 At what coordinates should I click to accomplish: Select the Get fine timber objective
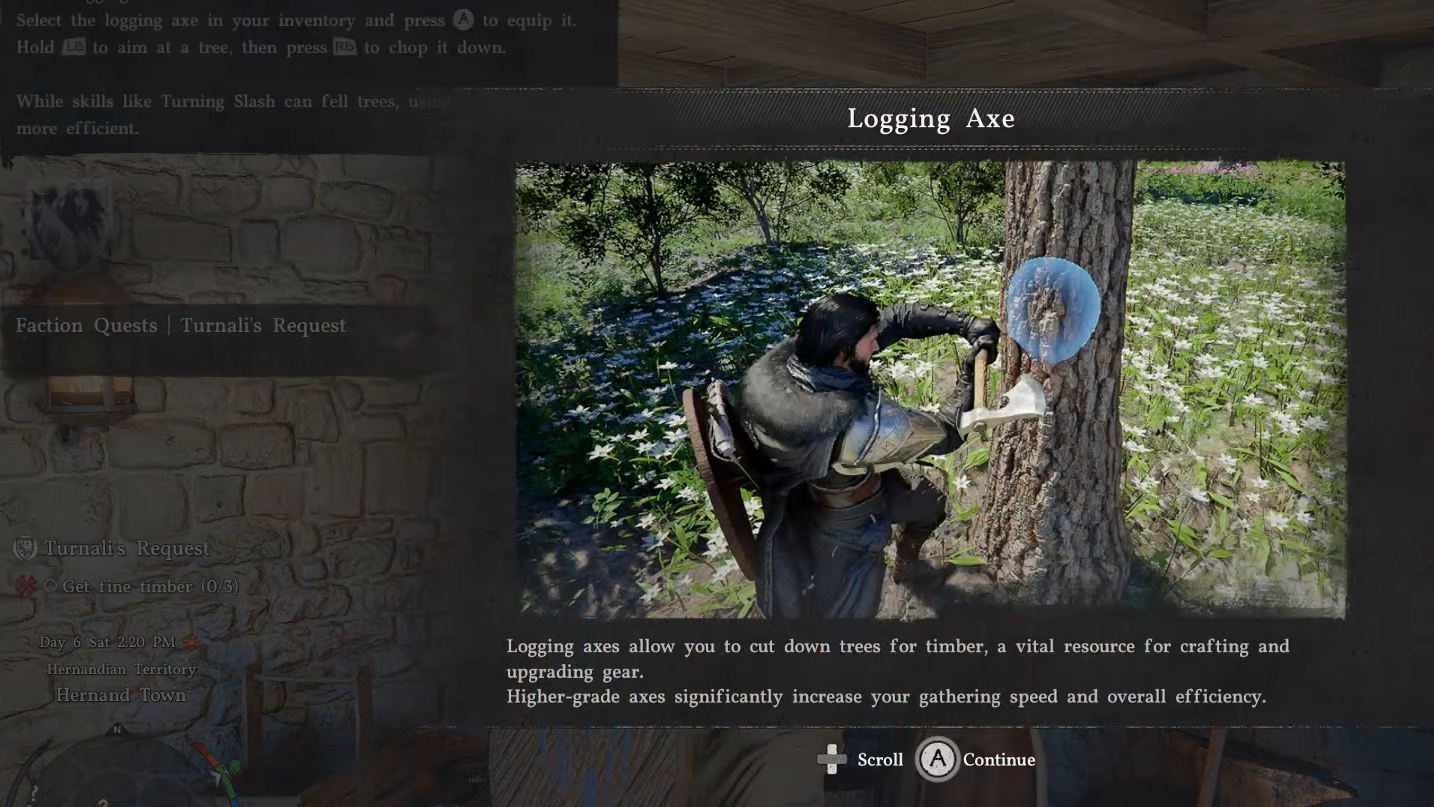pos(150,586)
